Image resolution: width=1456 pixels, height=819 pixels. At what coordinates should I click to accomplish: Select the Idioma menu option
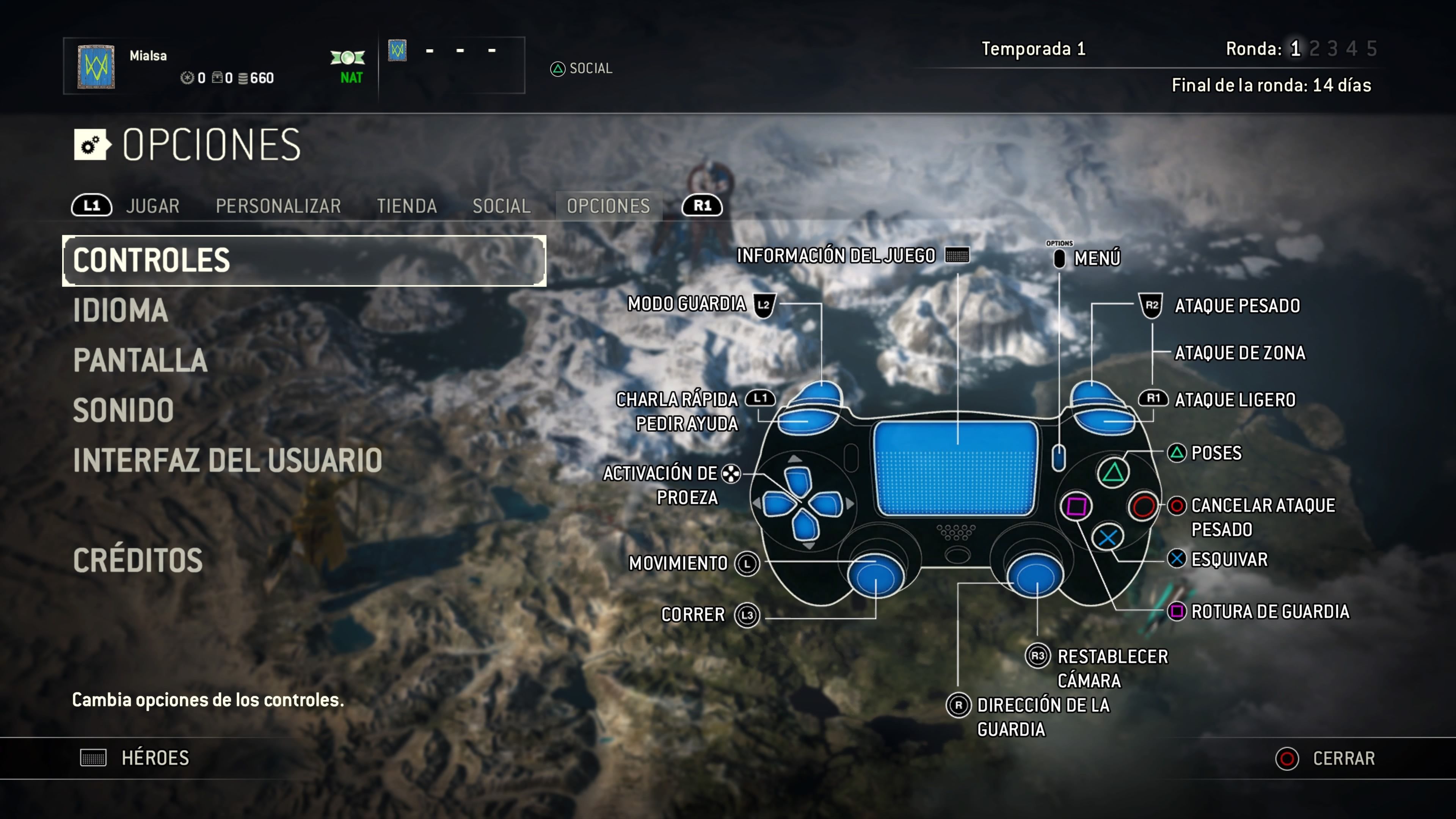point(121,310)
